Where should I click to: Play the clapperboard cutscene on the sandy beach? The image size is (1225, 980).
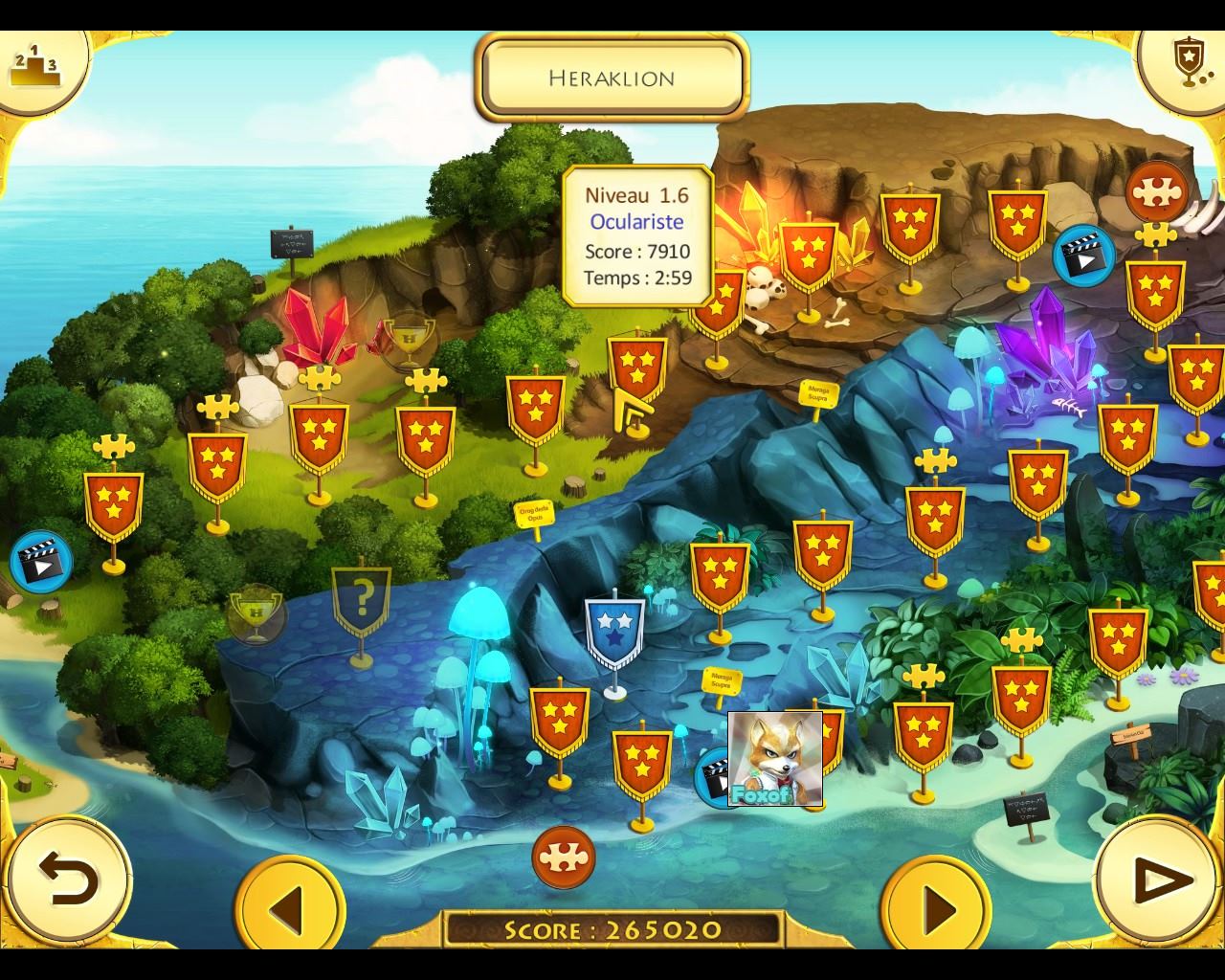(x=40, y=562)
